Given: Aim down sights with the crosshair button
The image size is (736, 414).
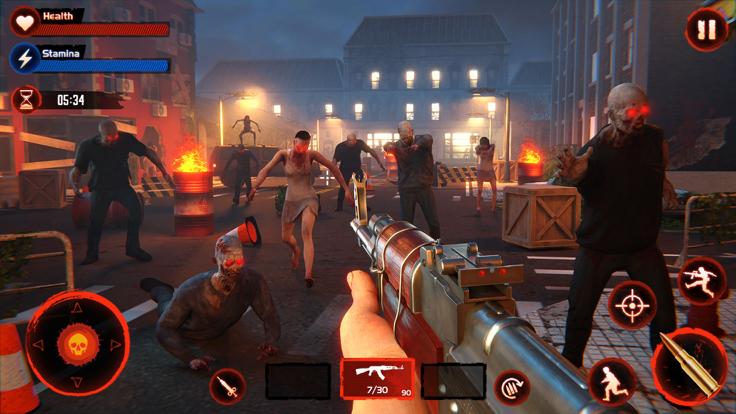Looking at the screenshot, I should pyautogui.click(x=632, y=304).
